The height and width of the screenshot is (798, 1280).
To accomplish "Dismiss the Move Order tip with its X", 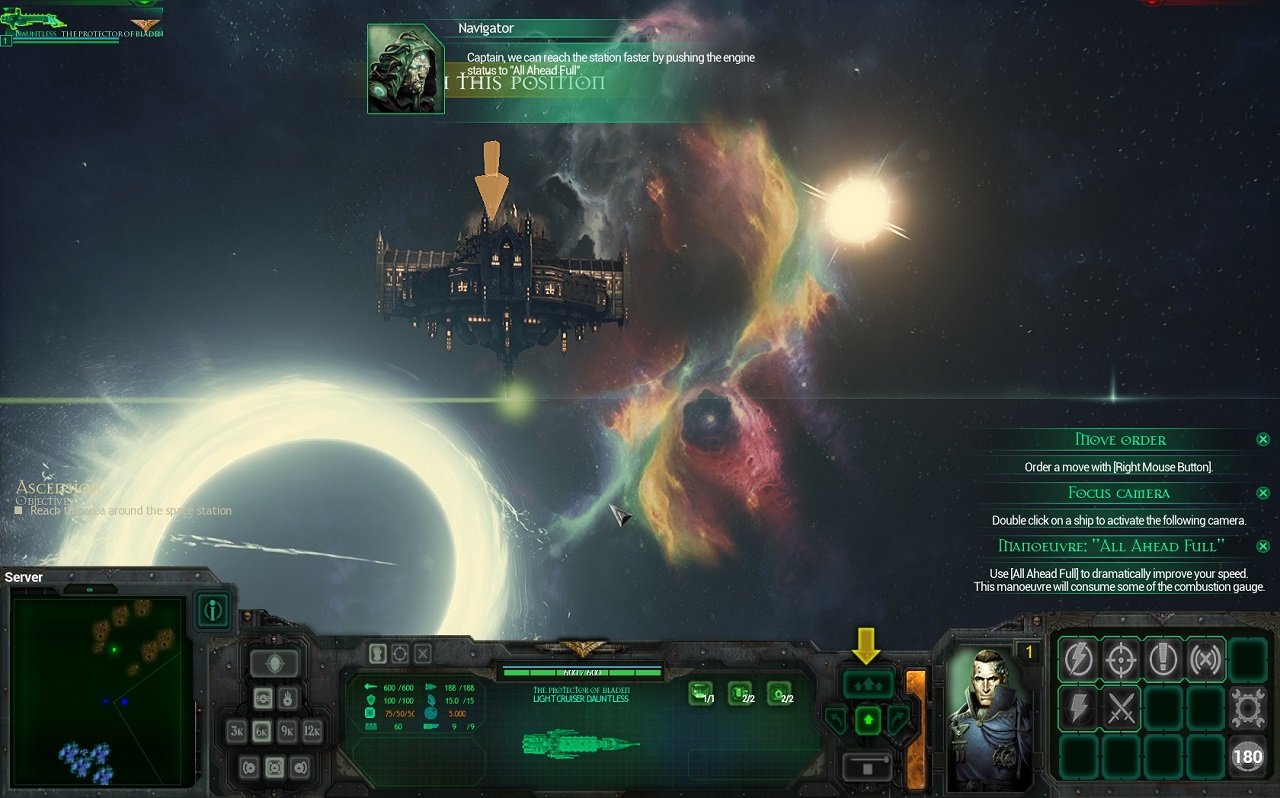I will tap(1262, 439).
